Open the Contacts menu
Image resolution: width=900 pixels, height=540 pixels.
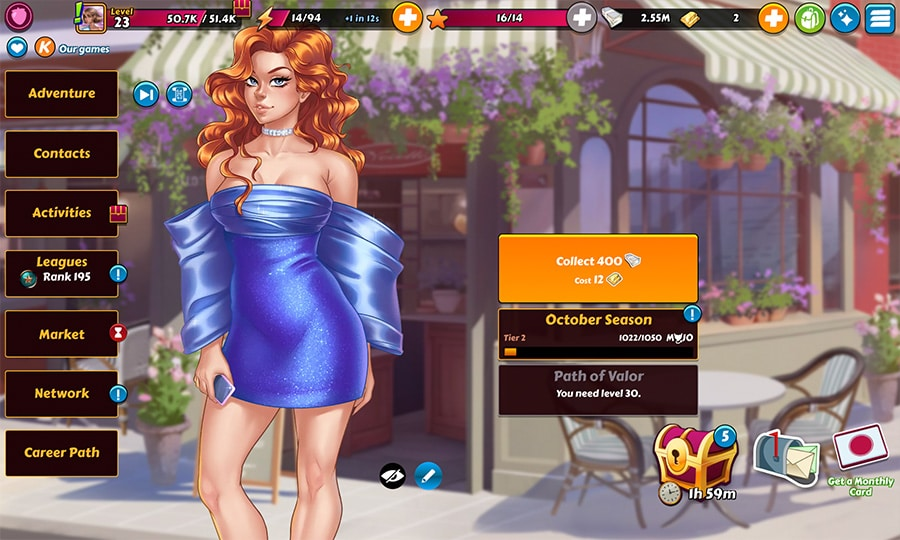point(62,154)
